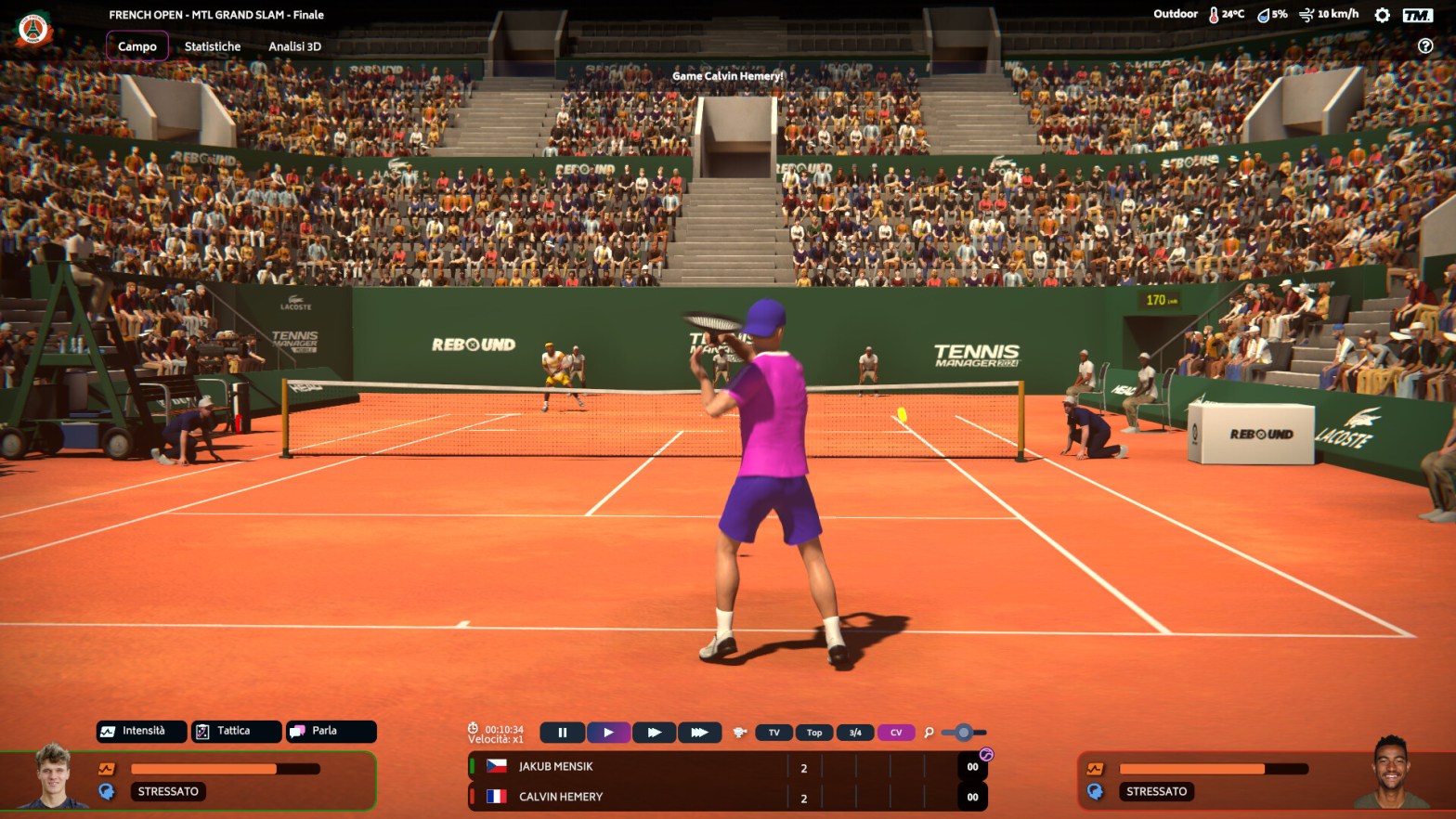Image resolution: width=1456 pixels, height=819 pixels.
Task: Open the Tattica panel
Action: pyautogui.click(x=236, y=732)
